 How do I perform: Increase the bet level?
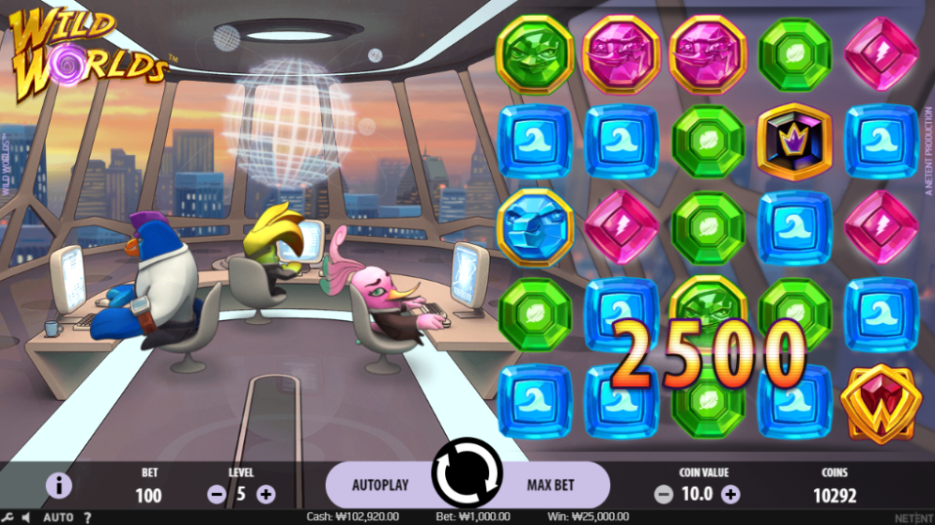[266, 493]
